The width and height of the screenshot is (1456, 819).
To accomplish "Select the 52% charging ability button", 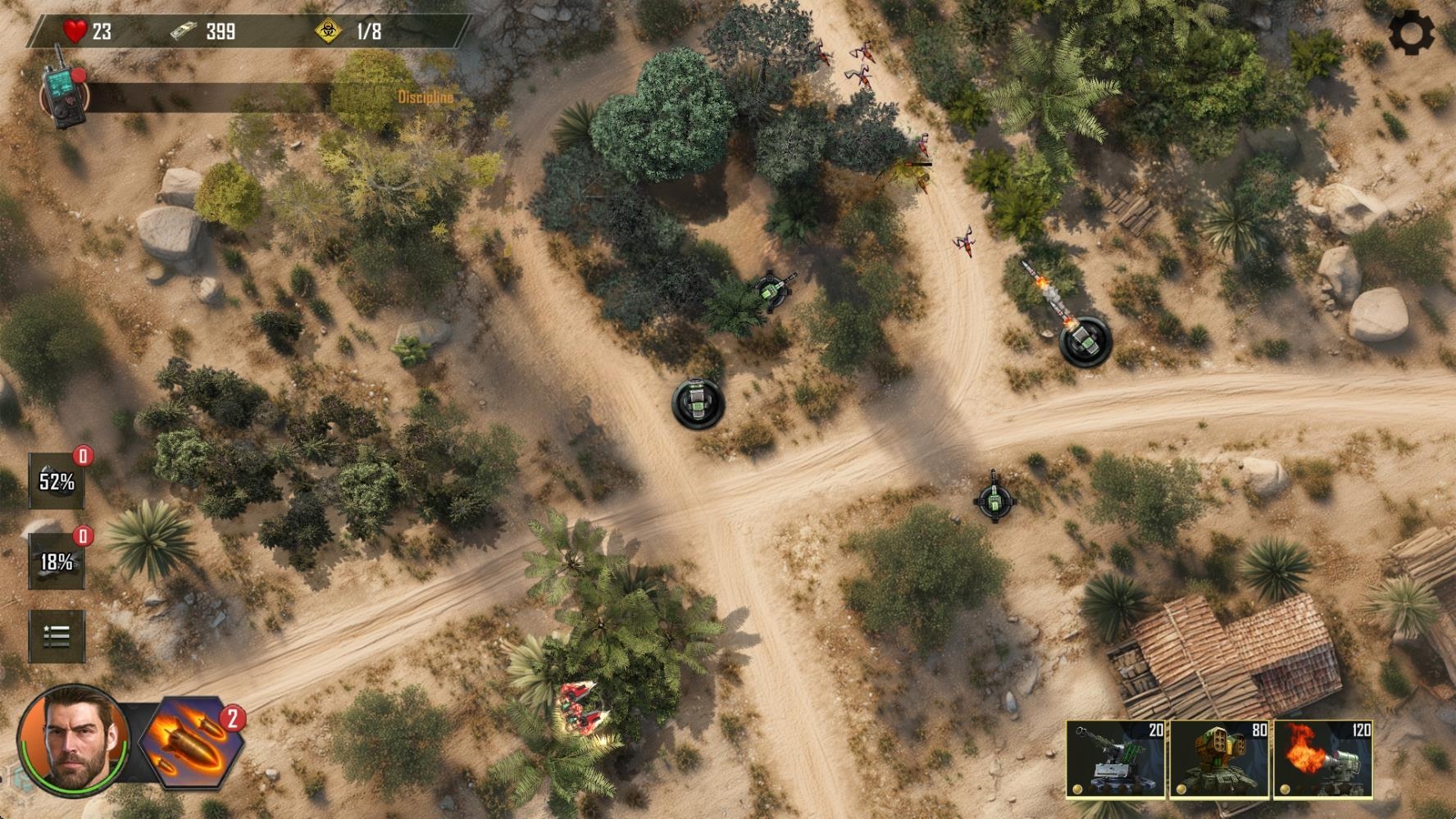I will (x=57, y=481).
